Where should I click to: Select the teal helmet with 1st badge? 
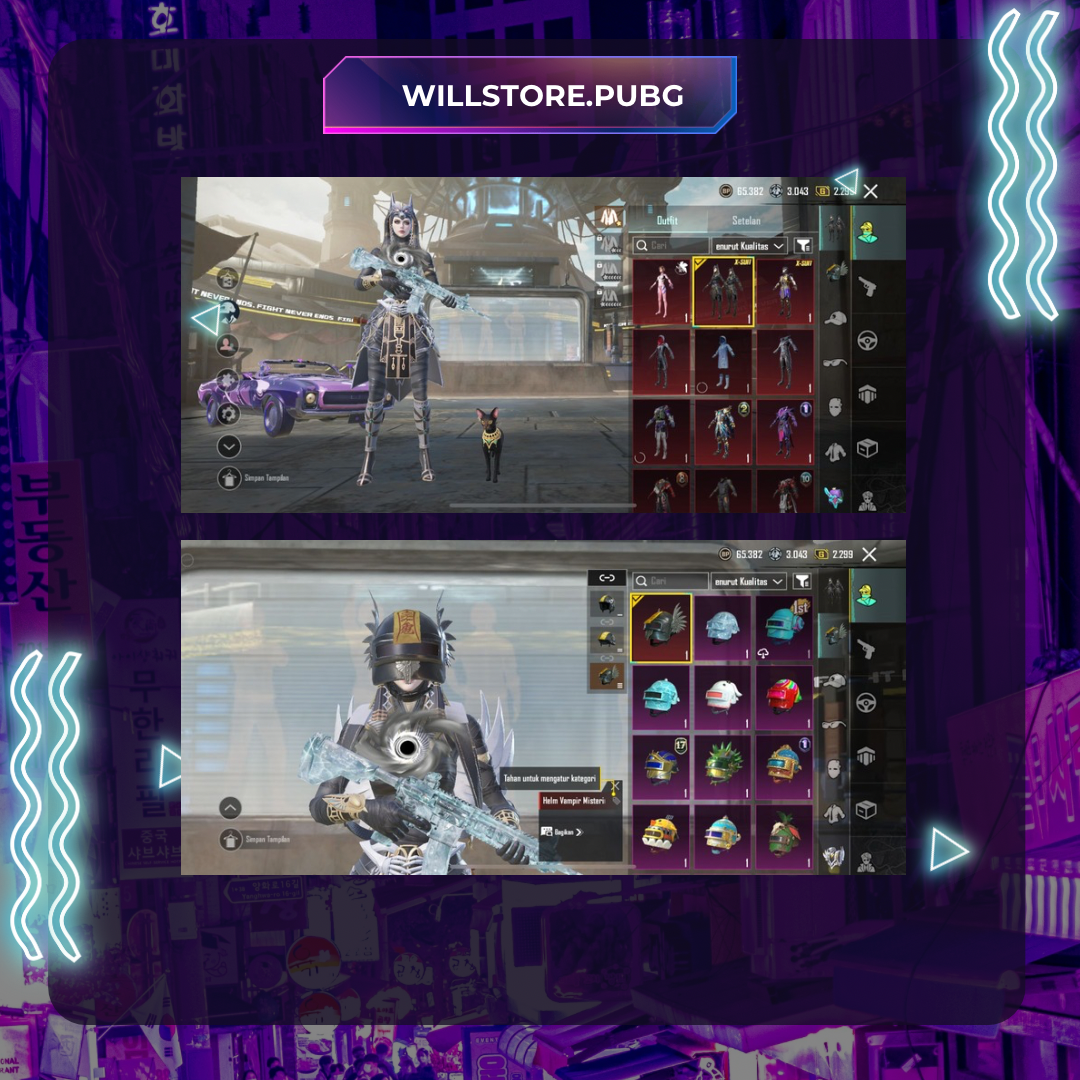tap(783, 627)
